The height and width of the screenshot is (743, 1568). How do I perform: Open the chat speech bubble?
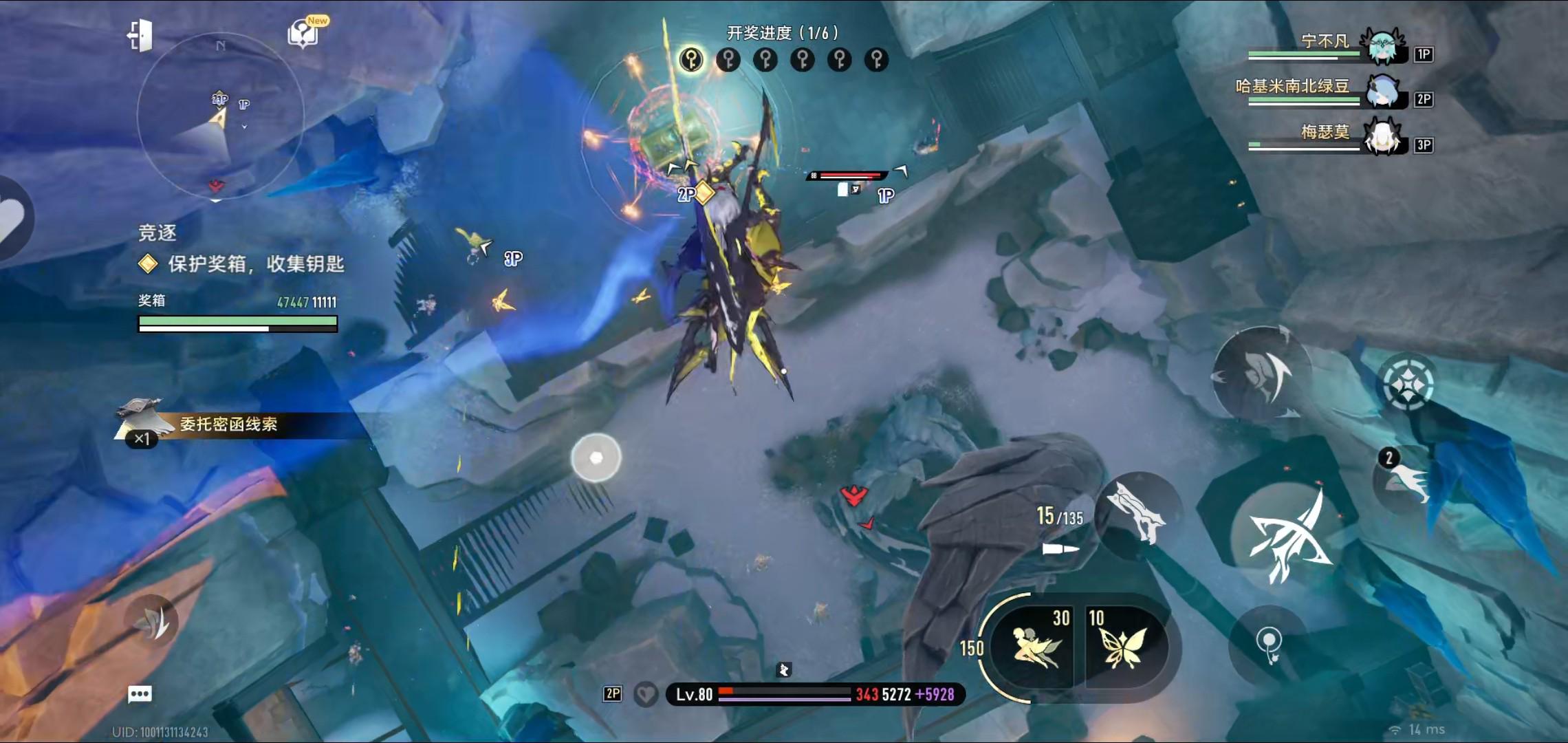pyautogui.click(x=140, y=693)
